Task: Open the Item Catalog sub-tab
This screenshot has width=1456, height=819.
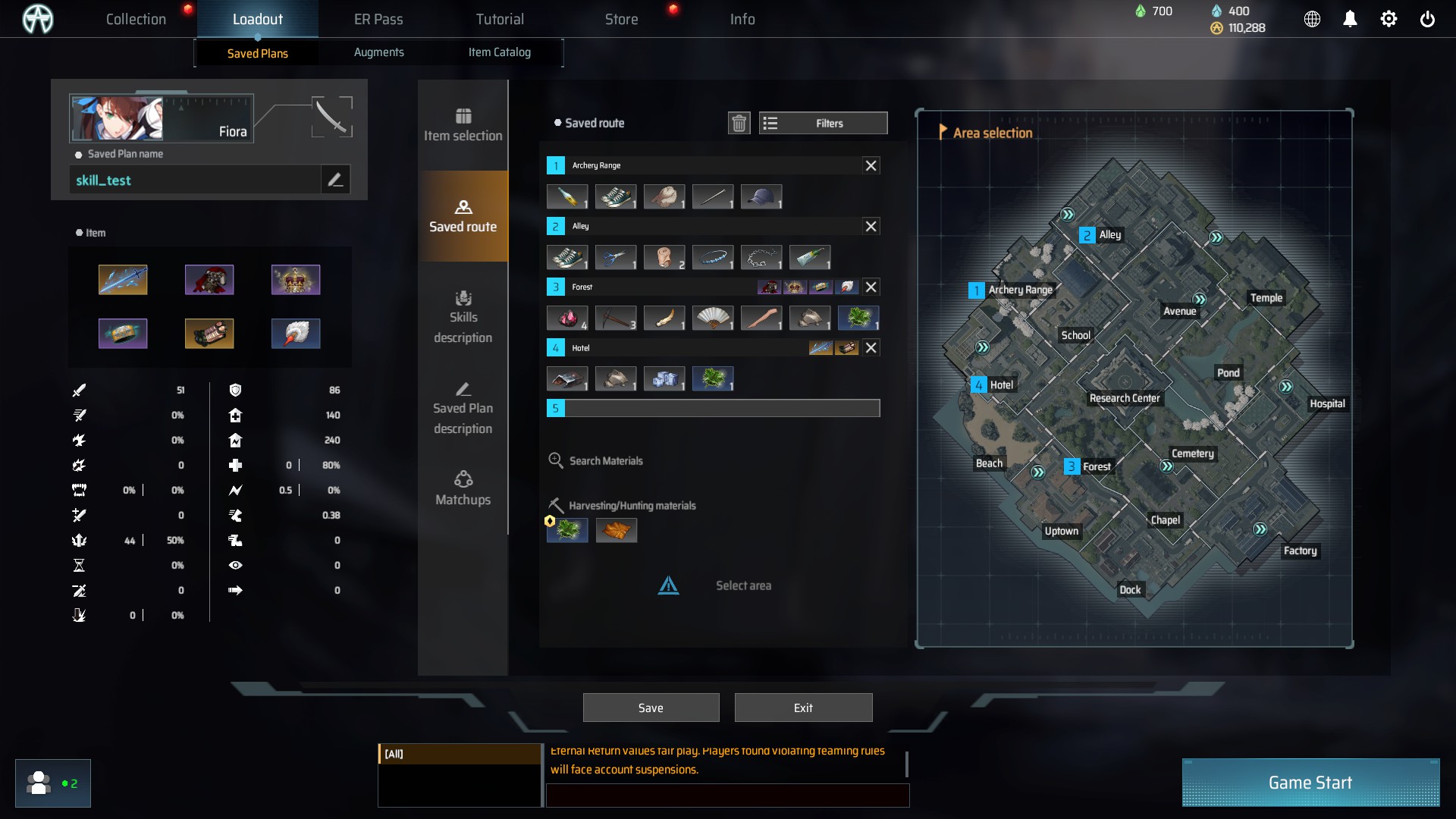Action: (499, 52)
